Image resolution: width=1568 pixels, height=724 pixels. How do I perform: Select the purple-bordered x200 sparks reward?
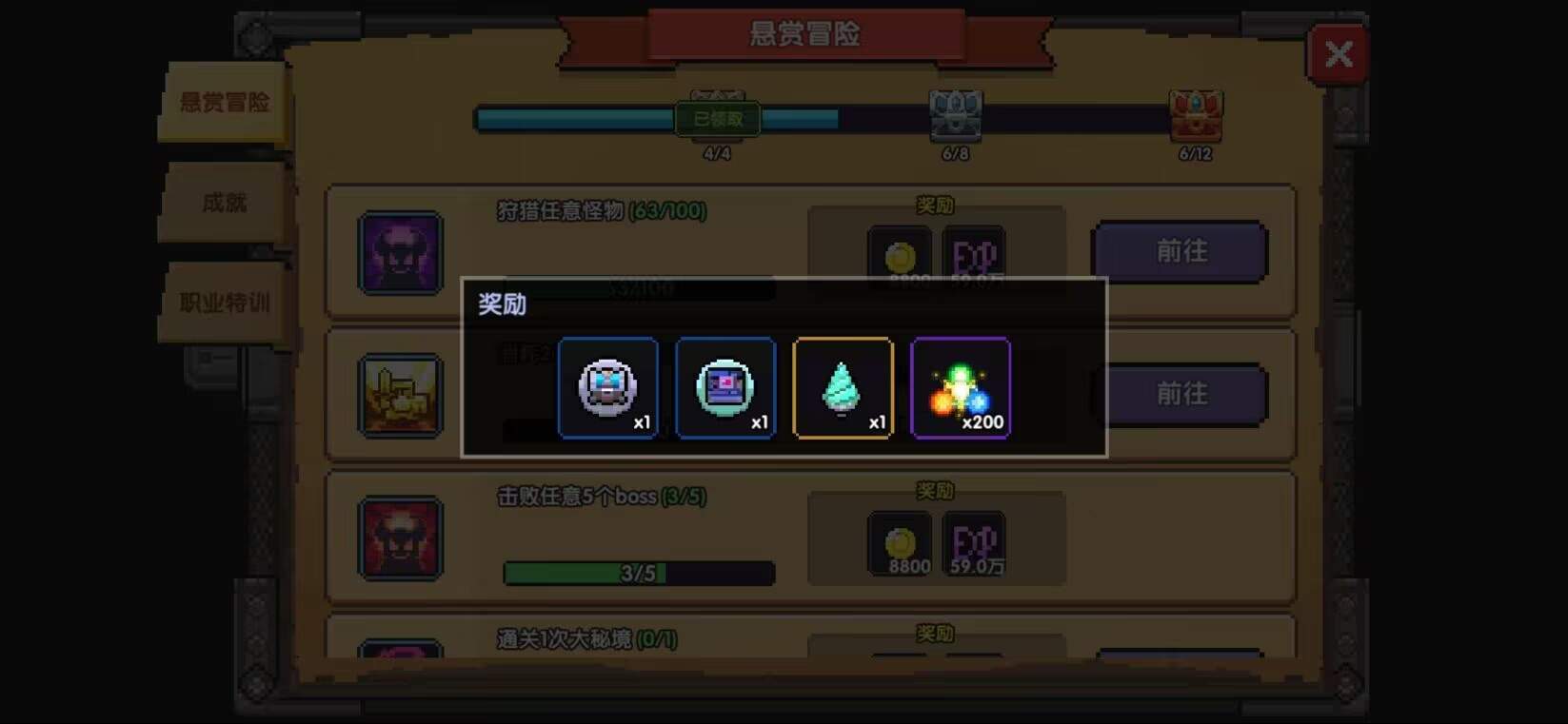pos(961,388)
